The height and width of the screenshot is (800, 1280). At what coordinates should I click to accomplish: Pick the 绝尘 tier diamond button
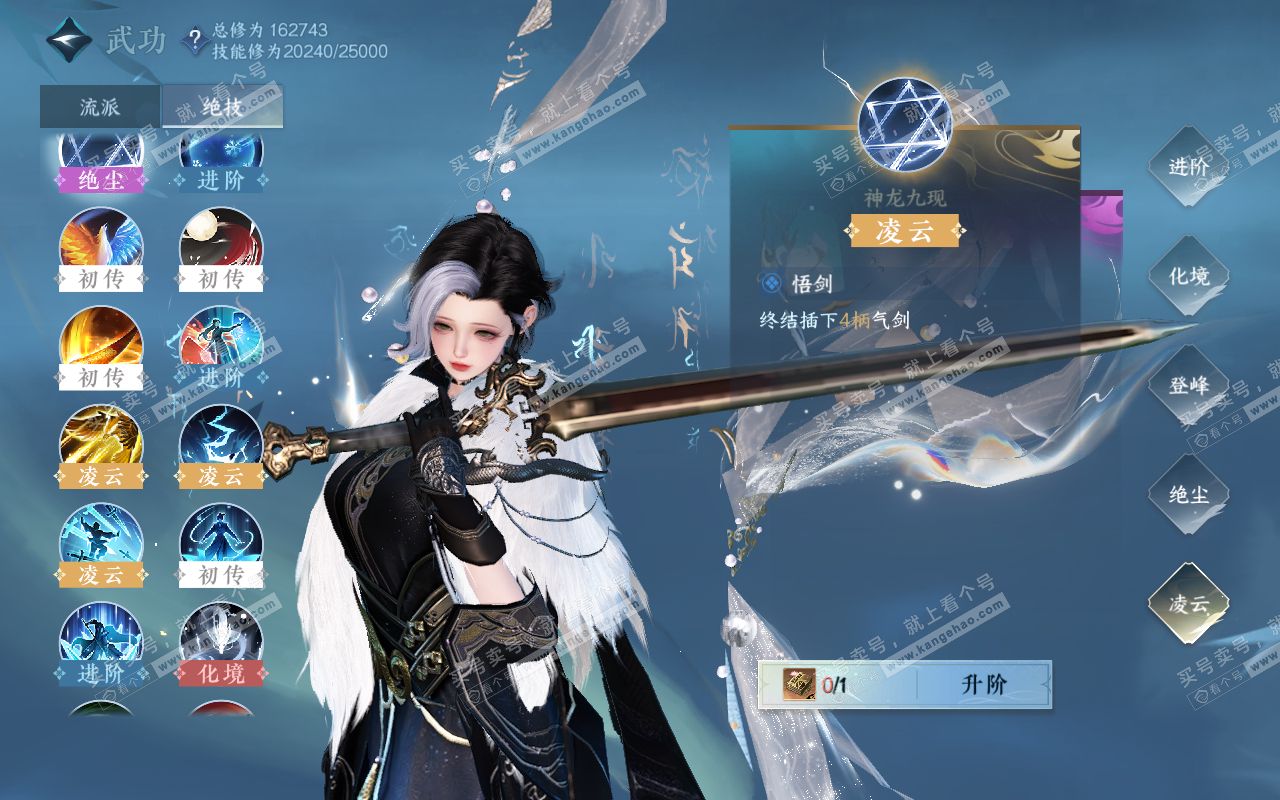[1188, 494]
